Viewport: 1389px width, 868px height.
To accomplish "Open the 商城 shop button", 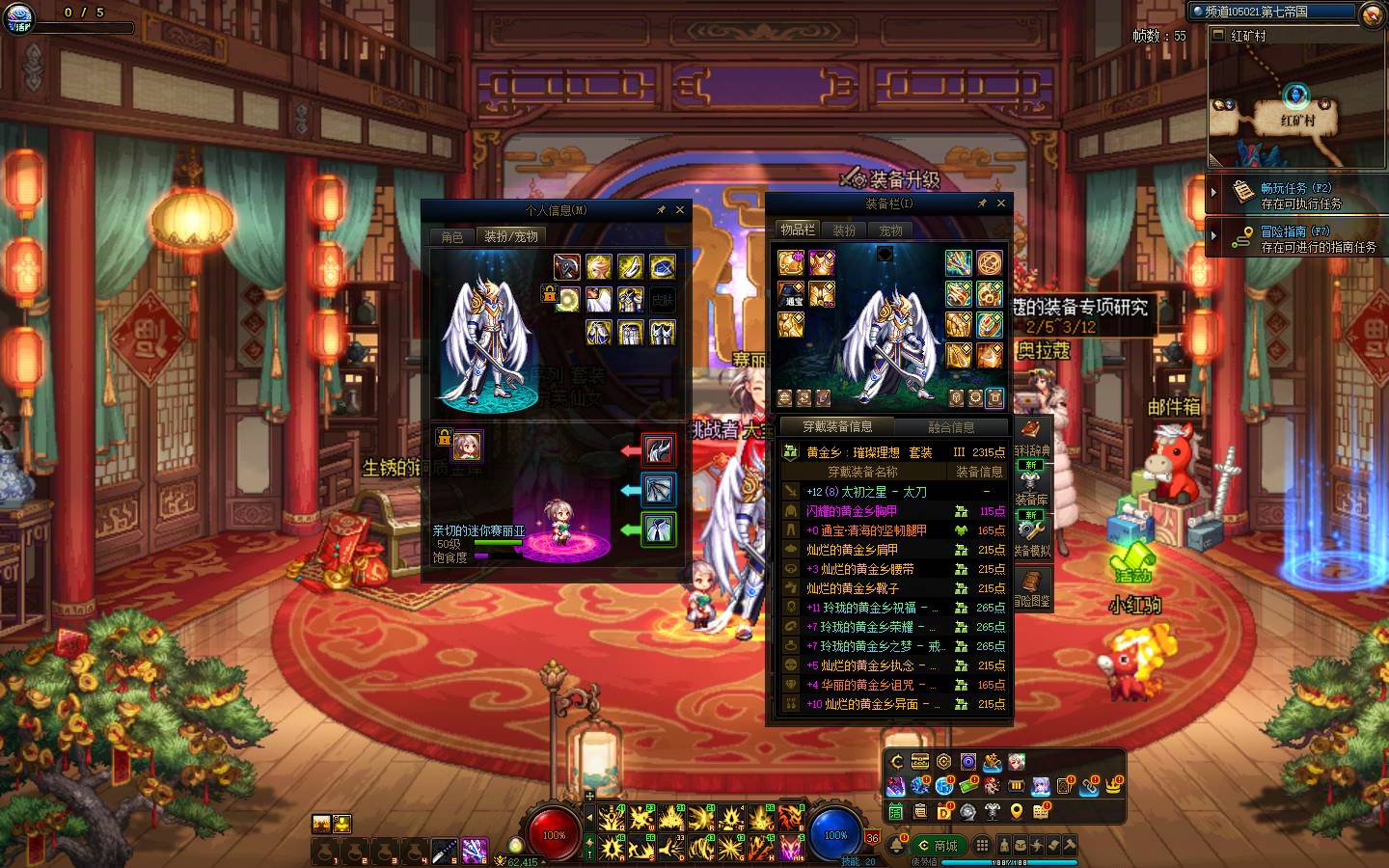I will point(939,846).
